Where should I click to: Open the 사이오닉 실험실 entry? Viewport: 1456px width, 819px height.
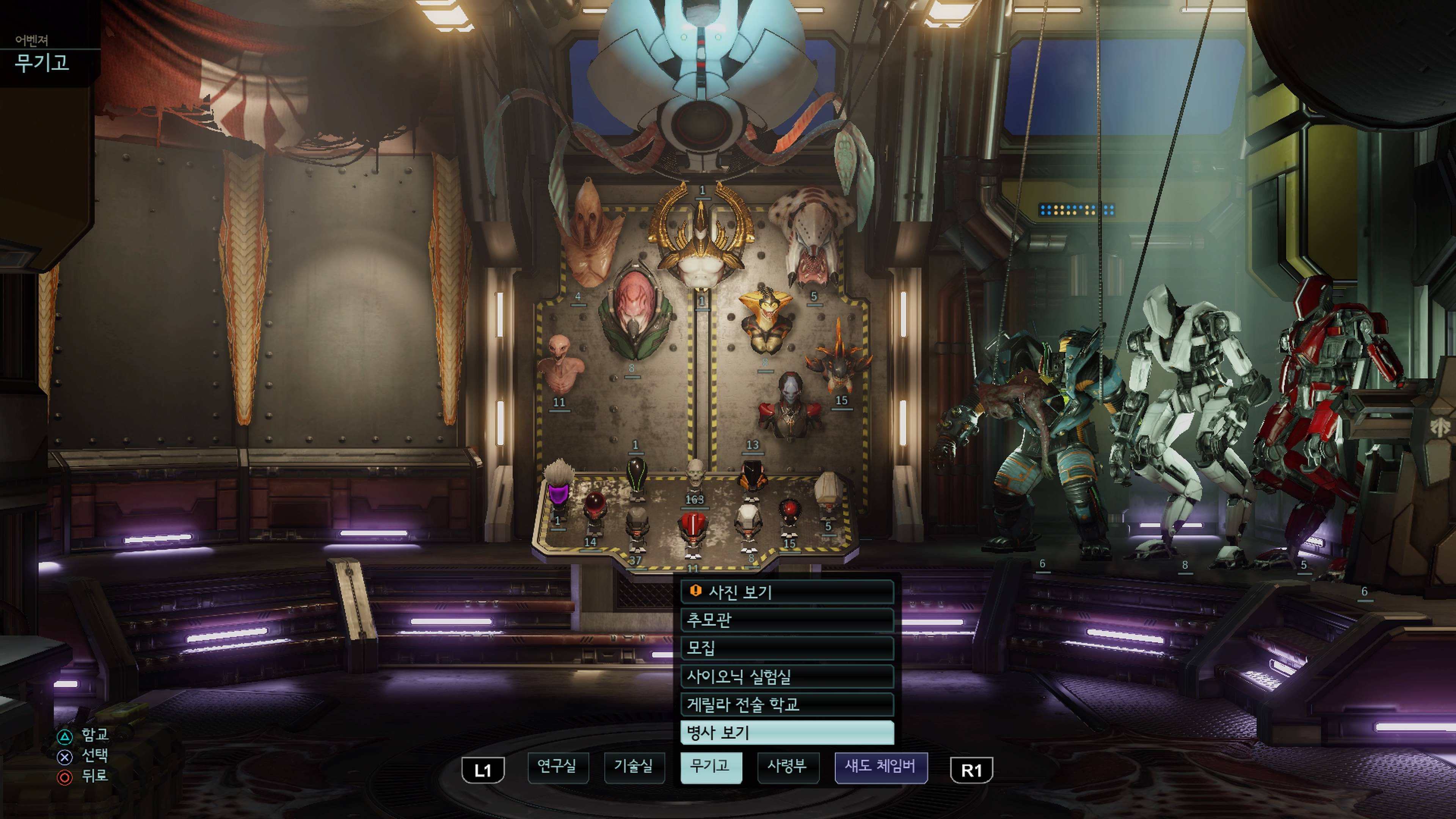coord(787,676)
